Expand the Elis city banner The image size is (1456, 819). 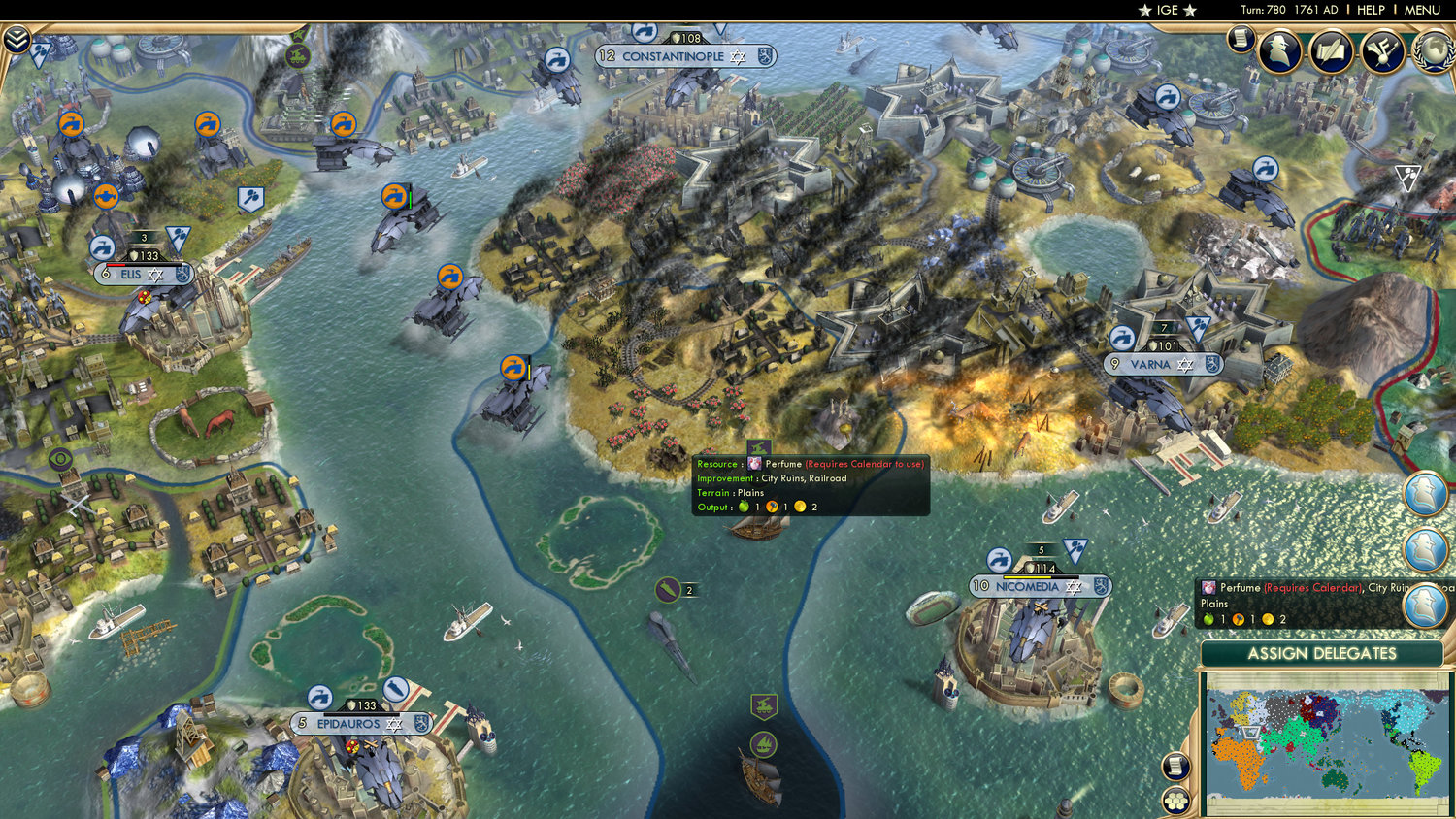pos(143,274)
